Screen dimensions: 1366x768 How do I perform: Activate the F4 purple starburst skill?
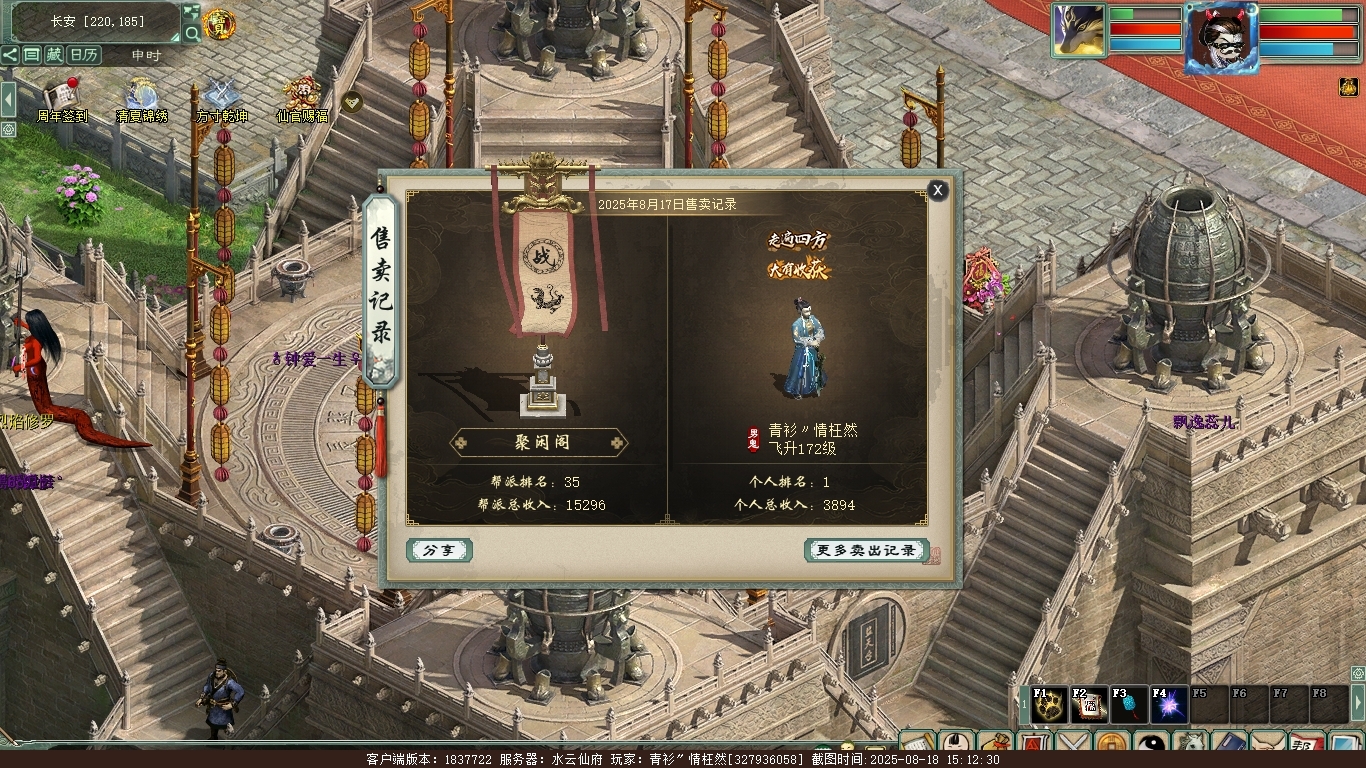[1168, 706]
